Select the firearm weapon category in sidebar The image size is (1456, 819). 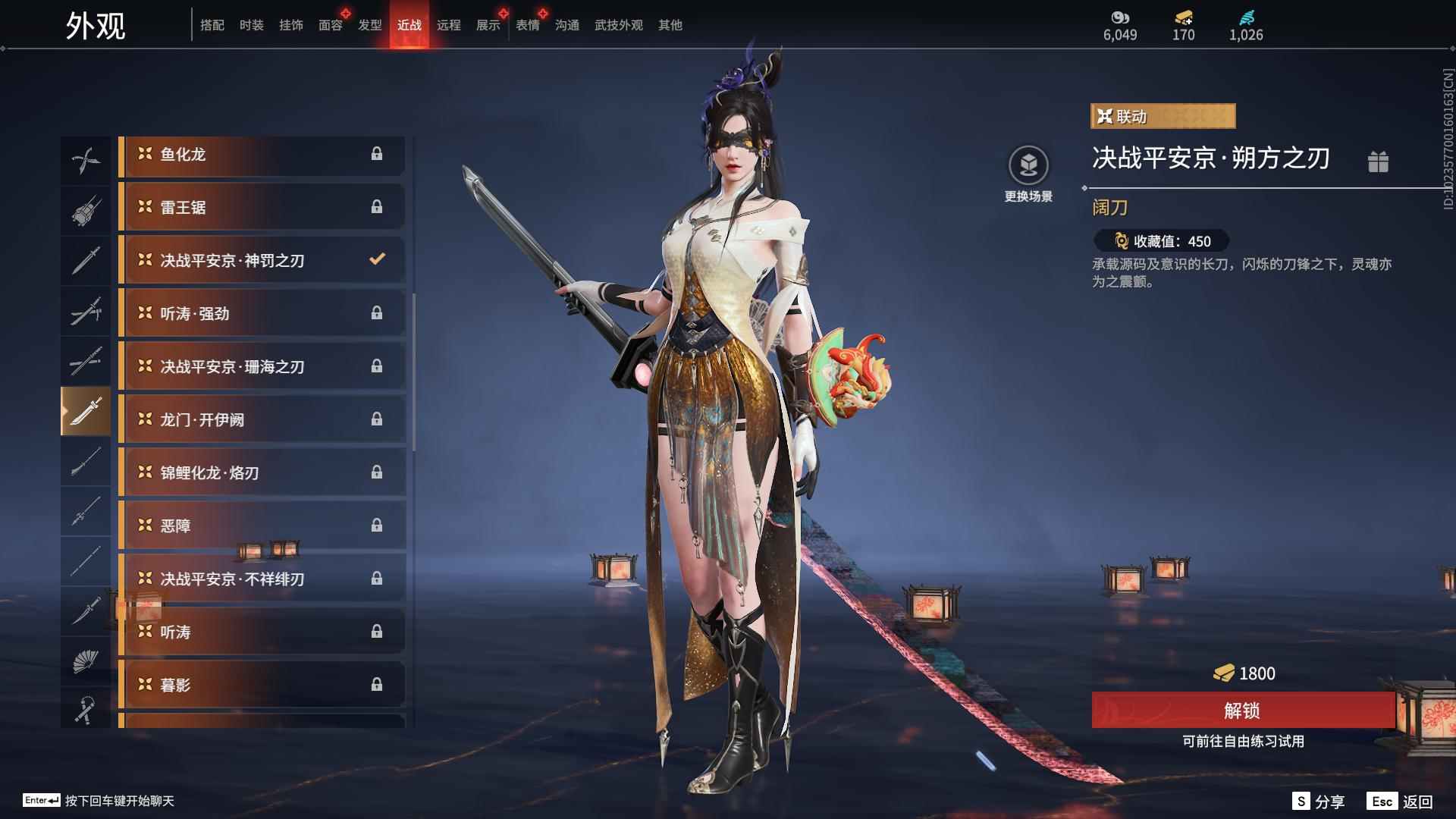(86, 209)
